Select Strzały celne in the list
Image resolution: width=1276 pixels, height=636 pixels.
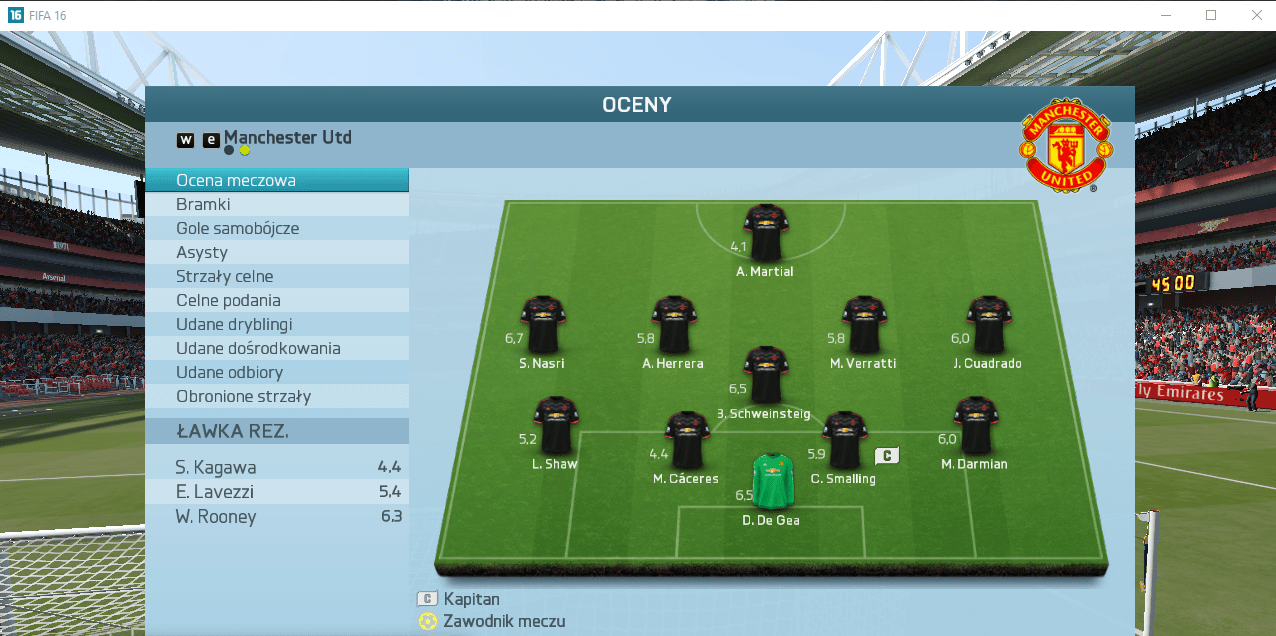tap(277, 276)
